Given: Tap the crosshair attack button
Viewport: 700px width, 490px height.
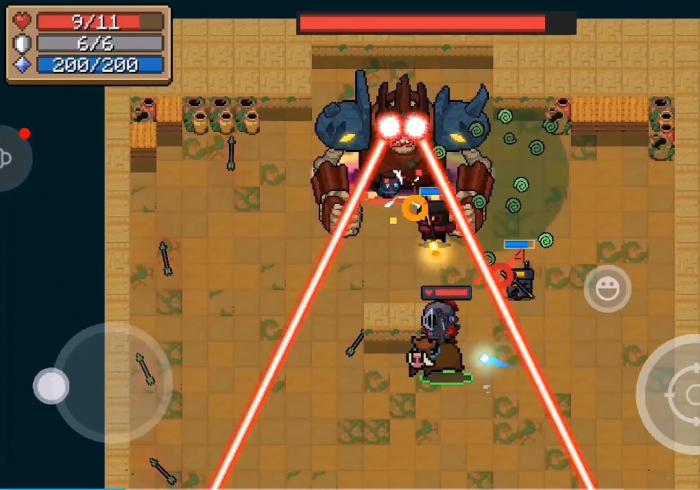Looking at the screenshot, I should click(x=680, y=393).
